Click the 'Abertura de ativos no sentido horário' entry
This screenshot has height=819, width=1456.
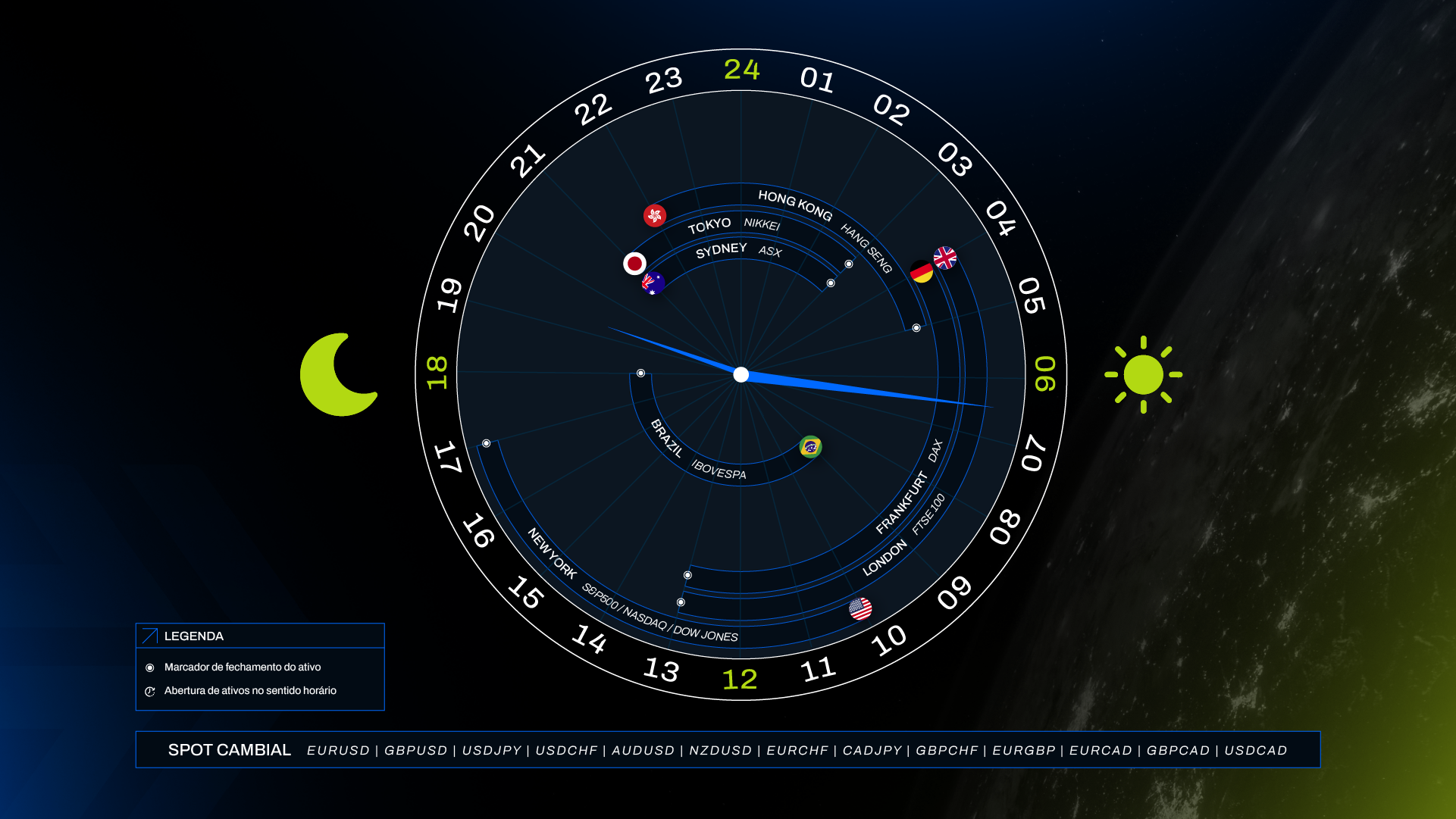(250, 691)
